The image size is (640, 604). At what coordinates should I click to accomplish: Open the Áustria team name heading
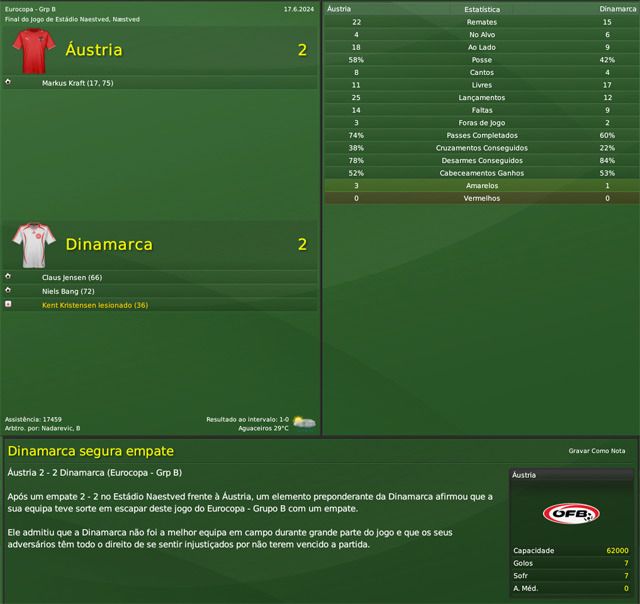(x=93, y=50)
